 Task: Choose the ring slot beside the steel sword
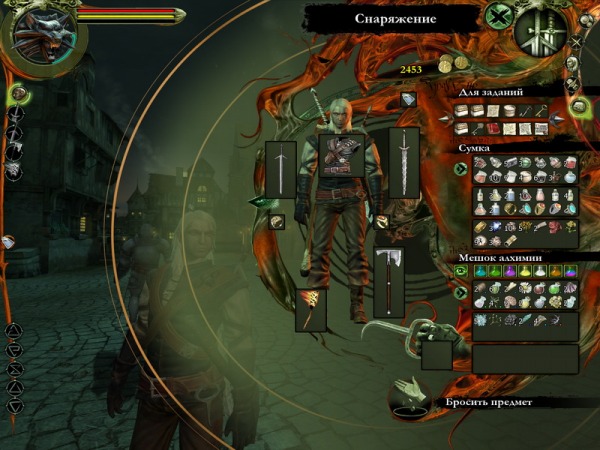click(278, 222)
